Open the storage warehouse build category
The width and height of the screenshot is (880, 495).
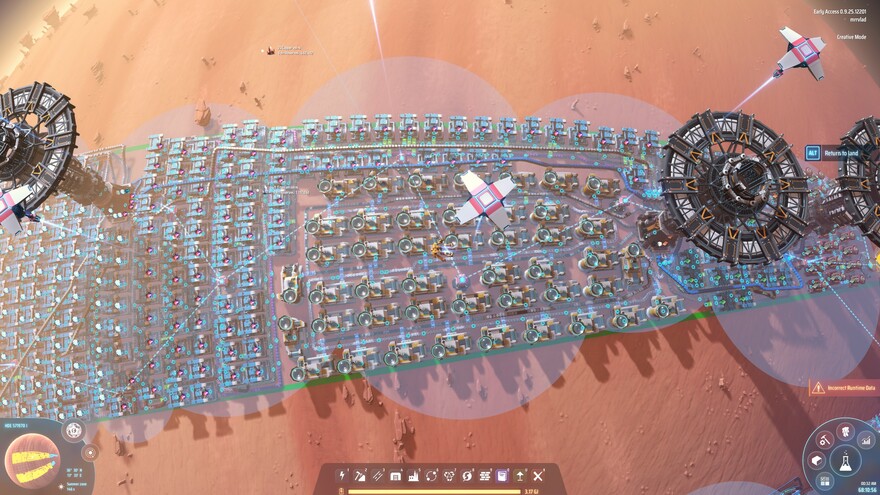click(396, 476)
